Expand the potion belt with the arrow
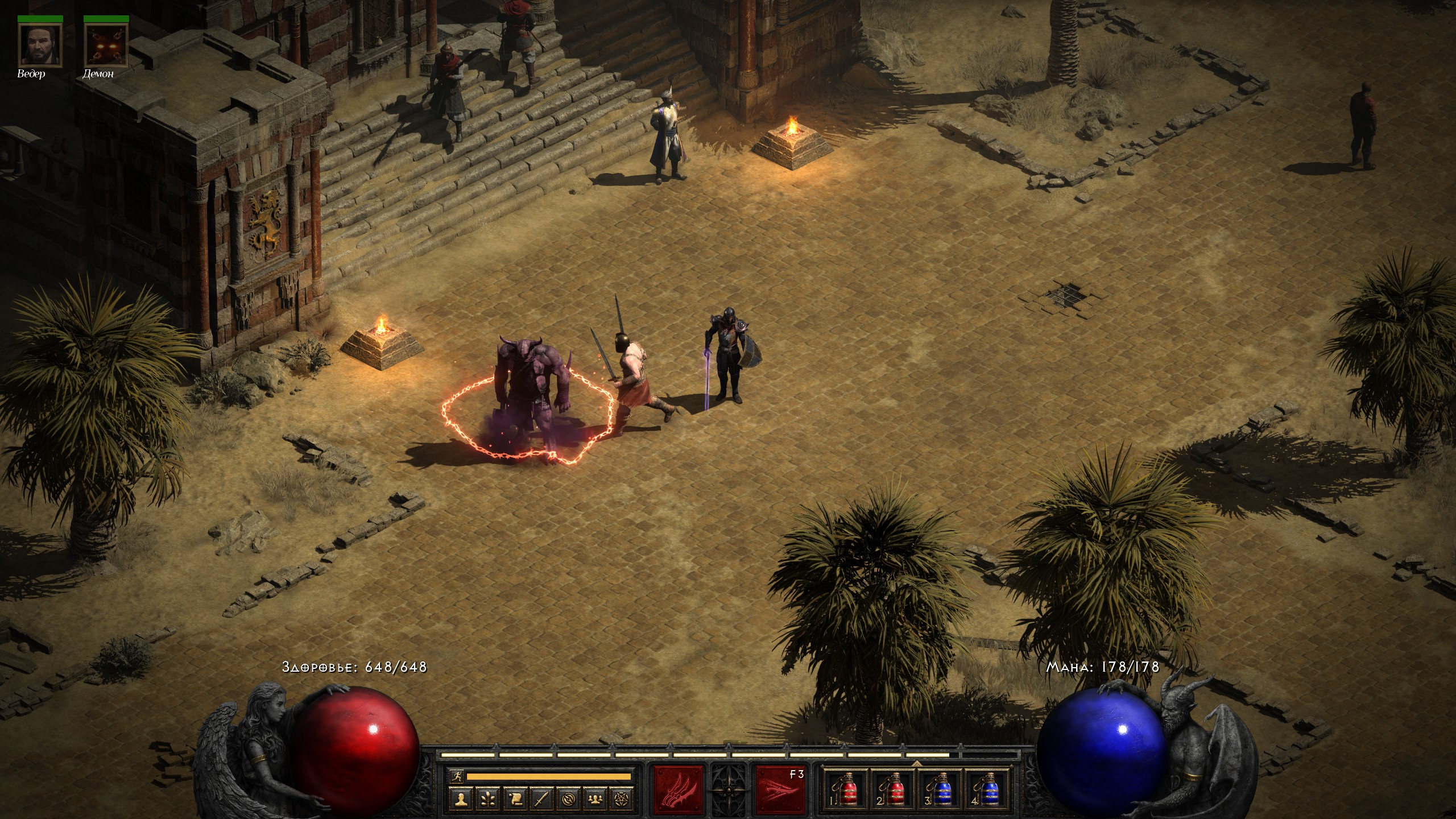 click(916, 763)
